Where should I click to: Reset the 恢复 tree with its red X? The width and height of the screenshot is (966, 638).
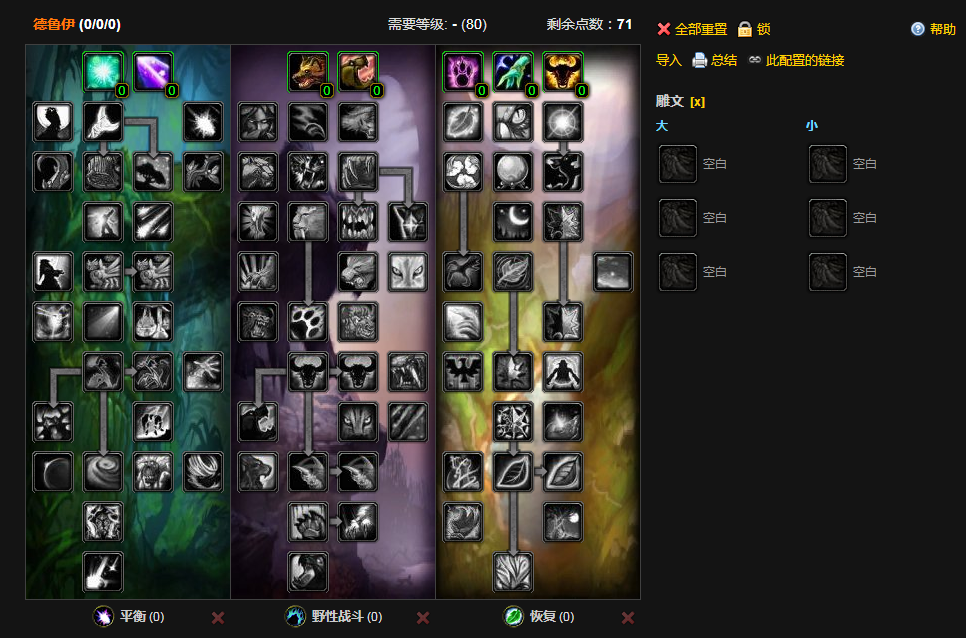(628, 617)
